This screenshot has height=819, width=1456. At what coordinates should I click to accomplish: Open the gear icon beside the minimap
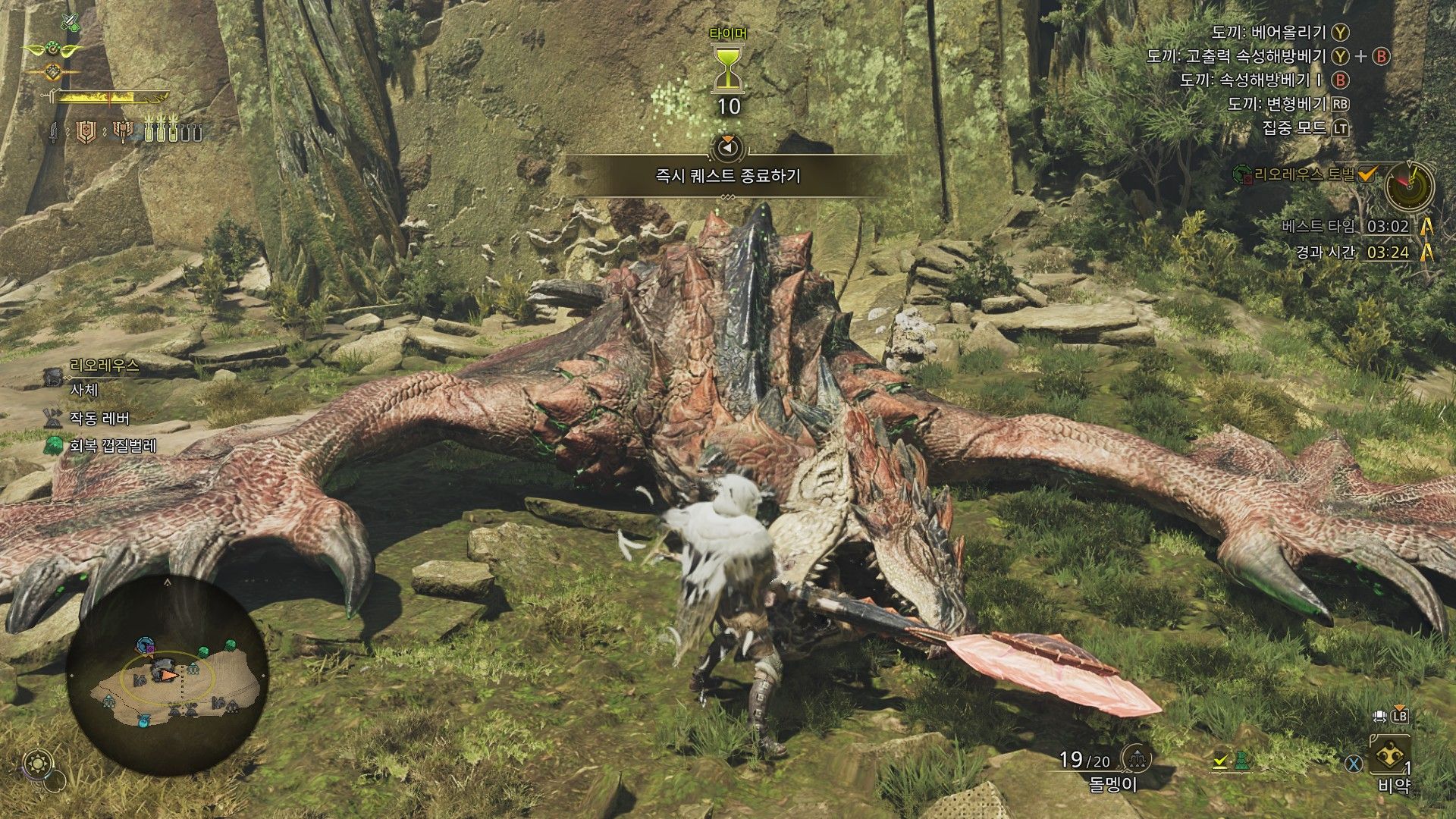tap(37, 761)
